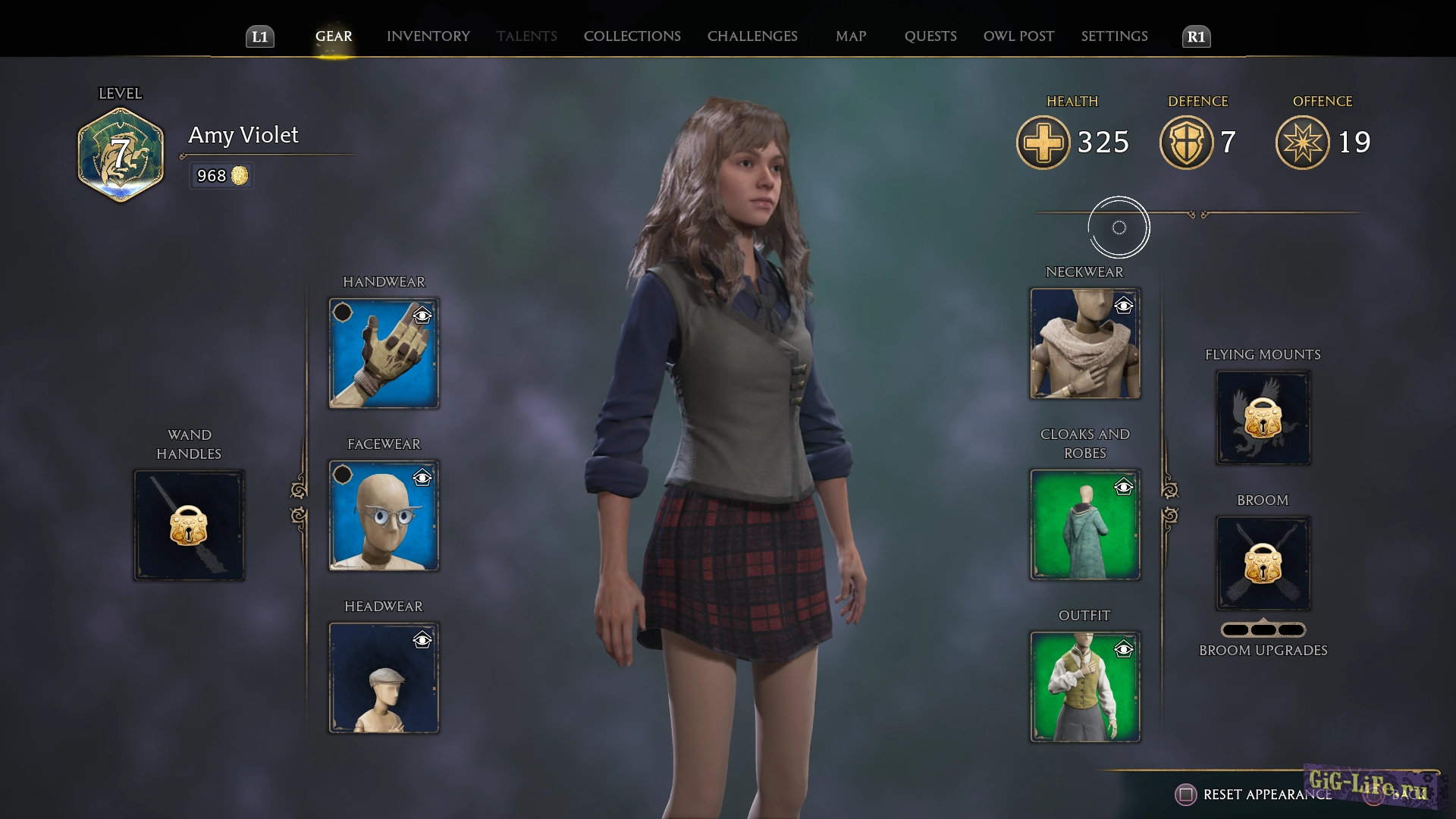
Task: Go to the Challenges tab
Action: tap(752, 36)
